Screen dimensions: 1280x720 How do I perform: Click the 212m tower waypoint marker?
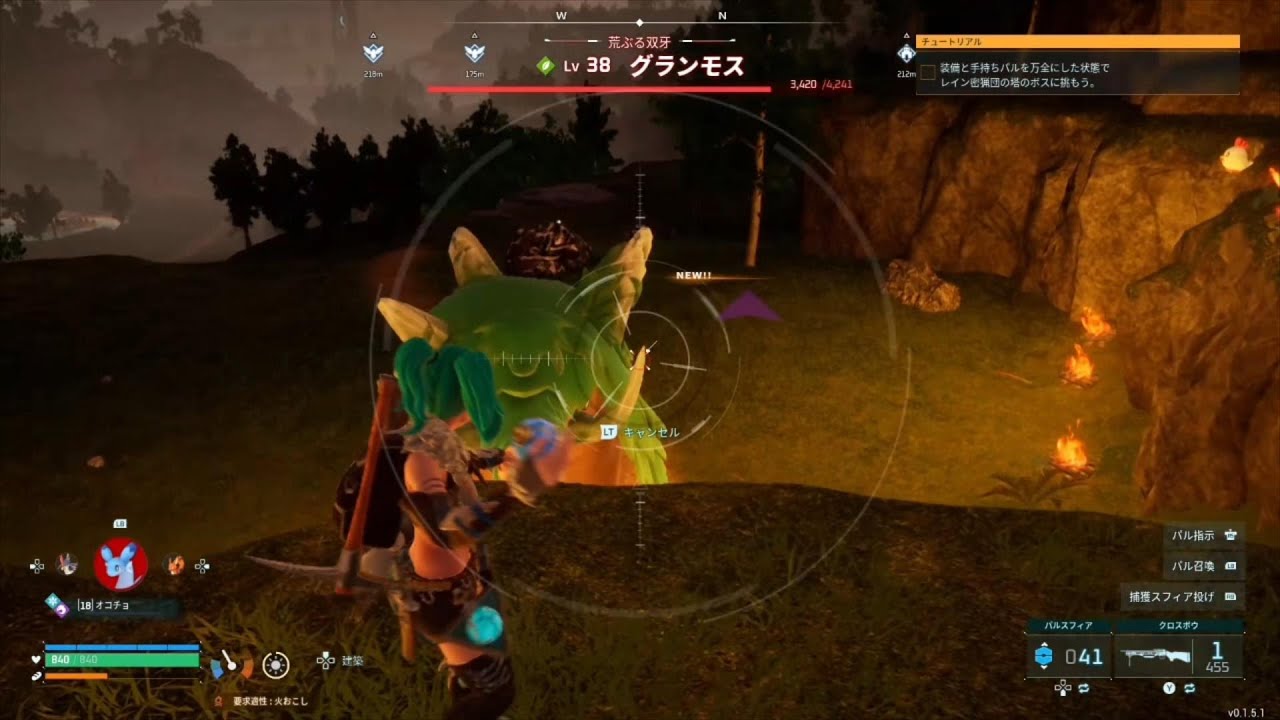906,54
